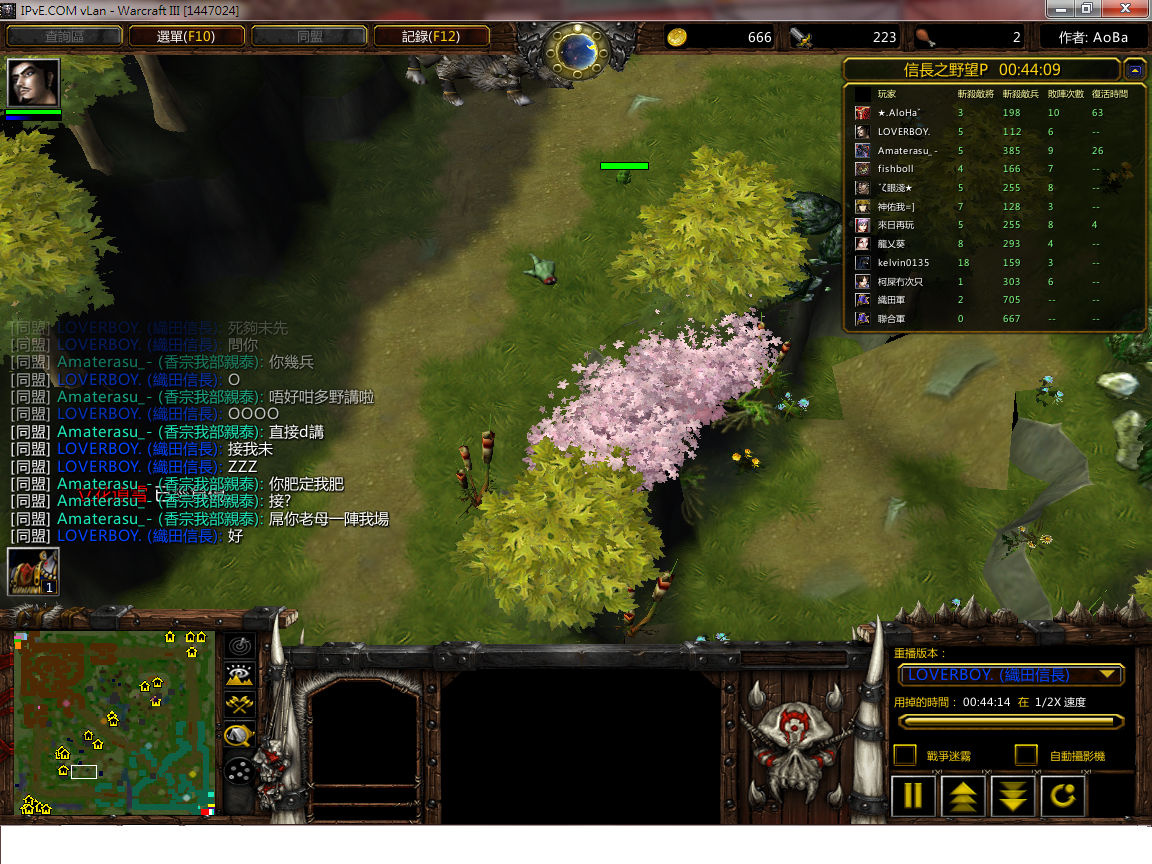Screen dimensions: 1152x864
Task: Click the replay progress bar
Action: [x=1010, y=721]
